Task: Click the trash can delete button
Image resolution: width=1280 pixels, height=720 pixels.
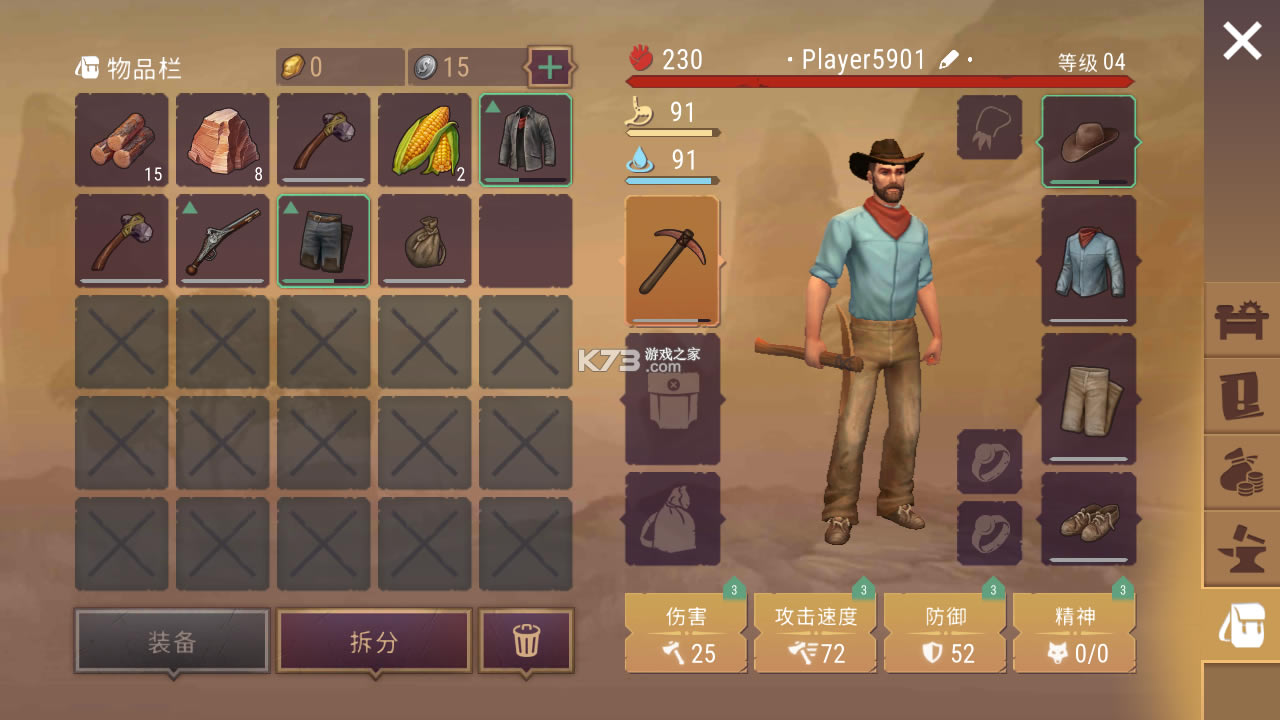Action: pos(526,640)
